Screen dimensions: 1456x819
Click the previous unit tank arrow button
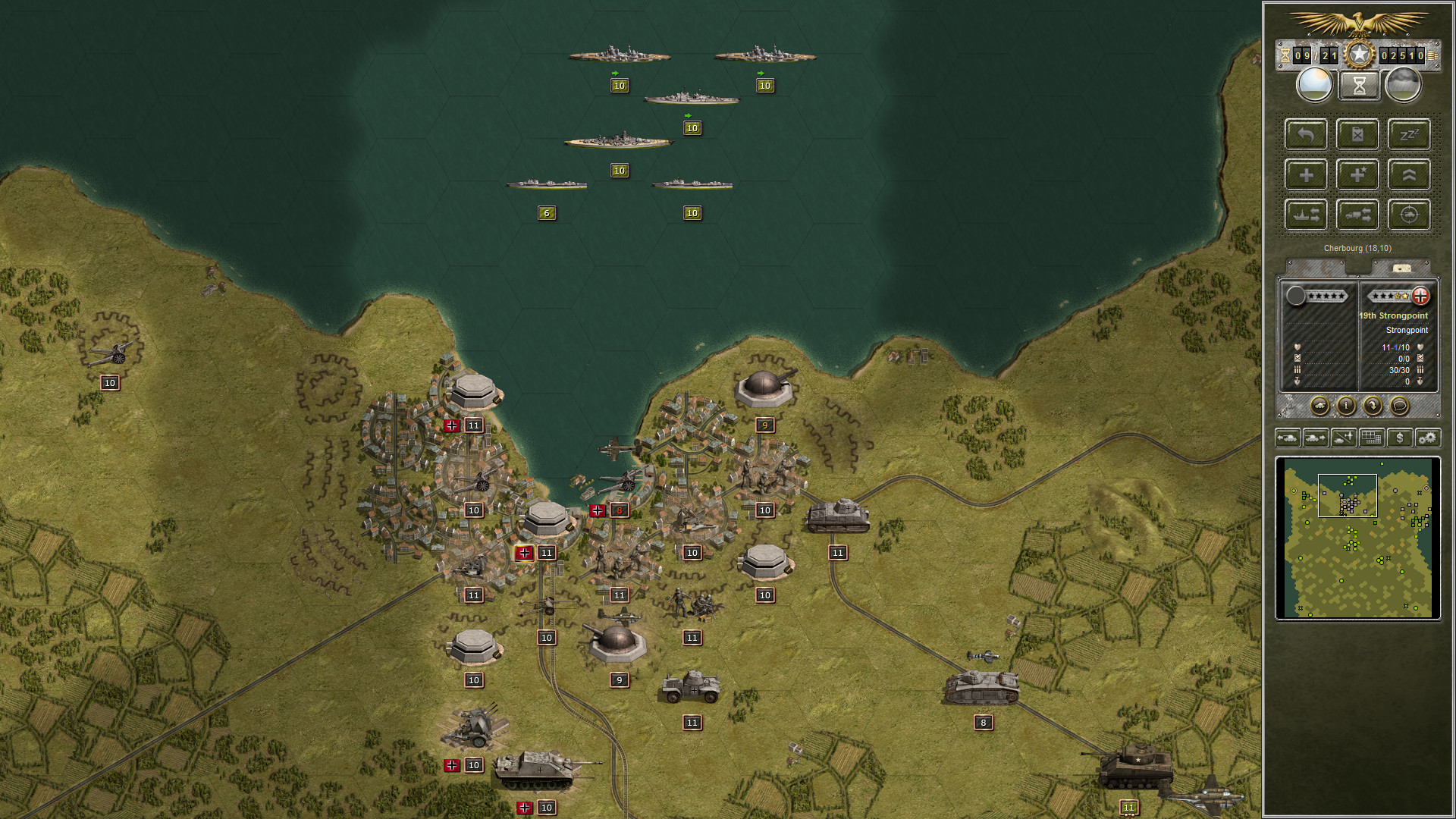(1288, 438)
